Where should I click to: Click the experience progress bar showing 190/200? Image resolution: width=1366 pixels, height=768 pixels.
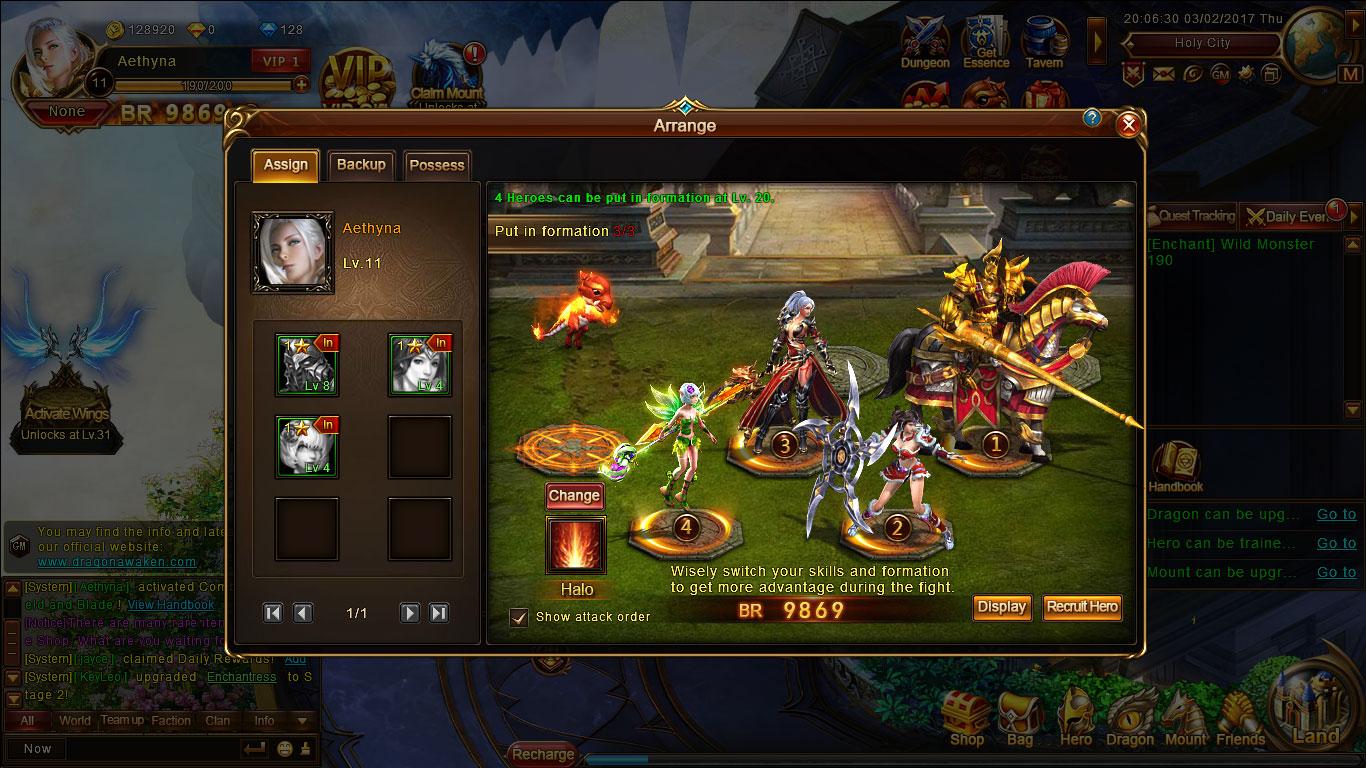tap(205, 85)
